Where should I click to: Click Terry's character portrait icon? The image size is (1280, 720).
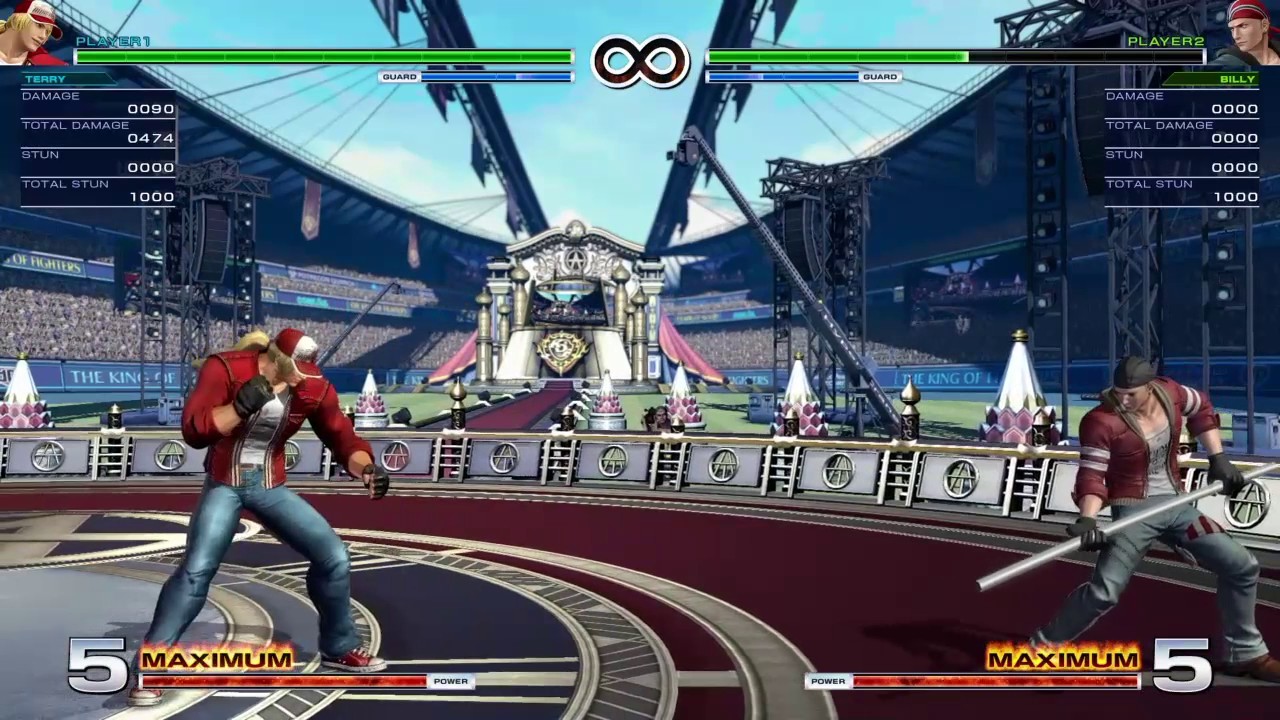[32, 32]
